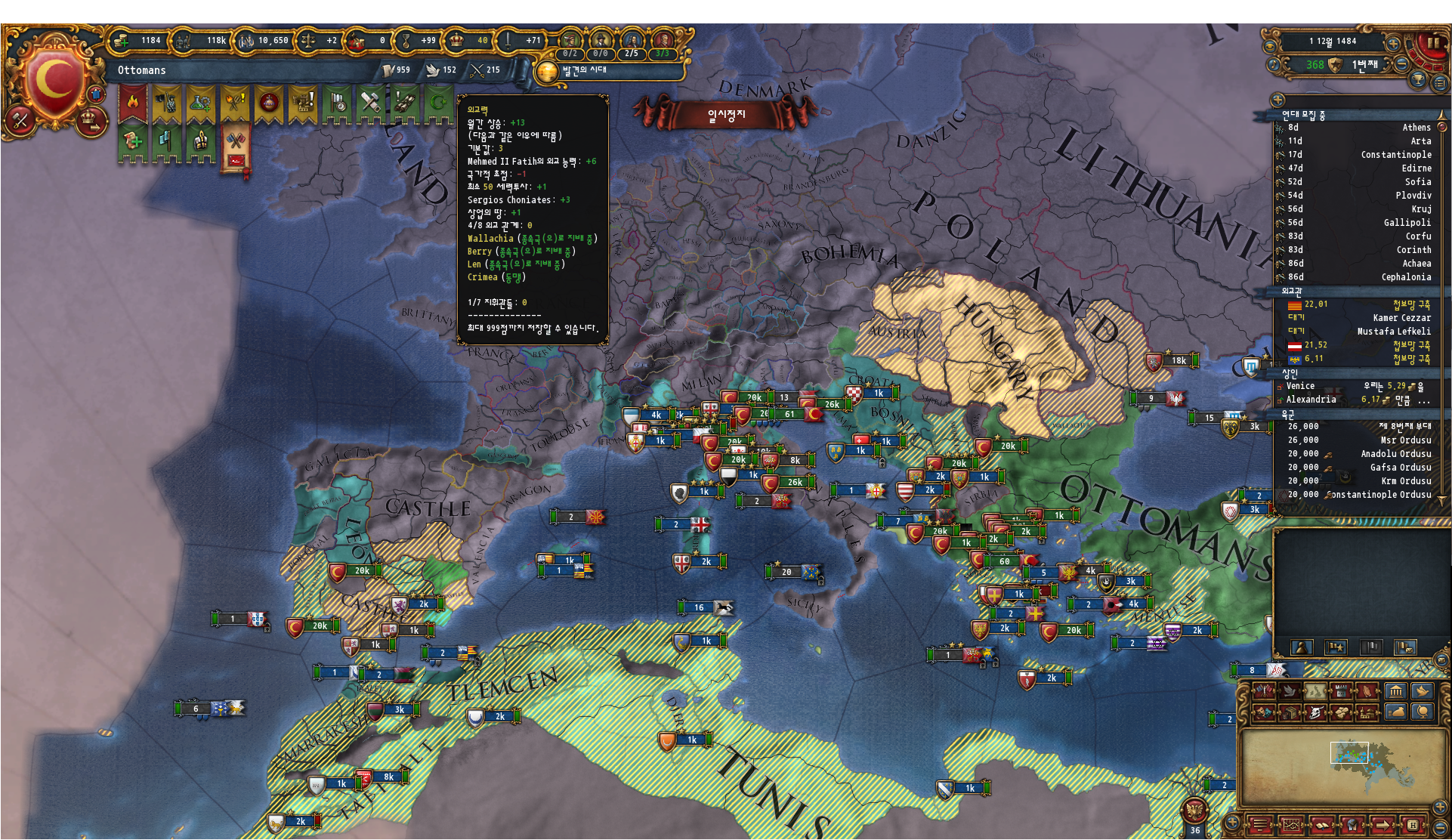
Task: Open the Age of Discovery banner
Action: (x=582, y=70)
